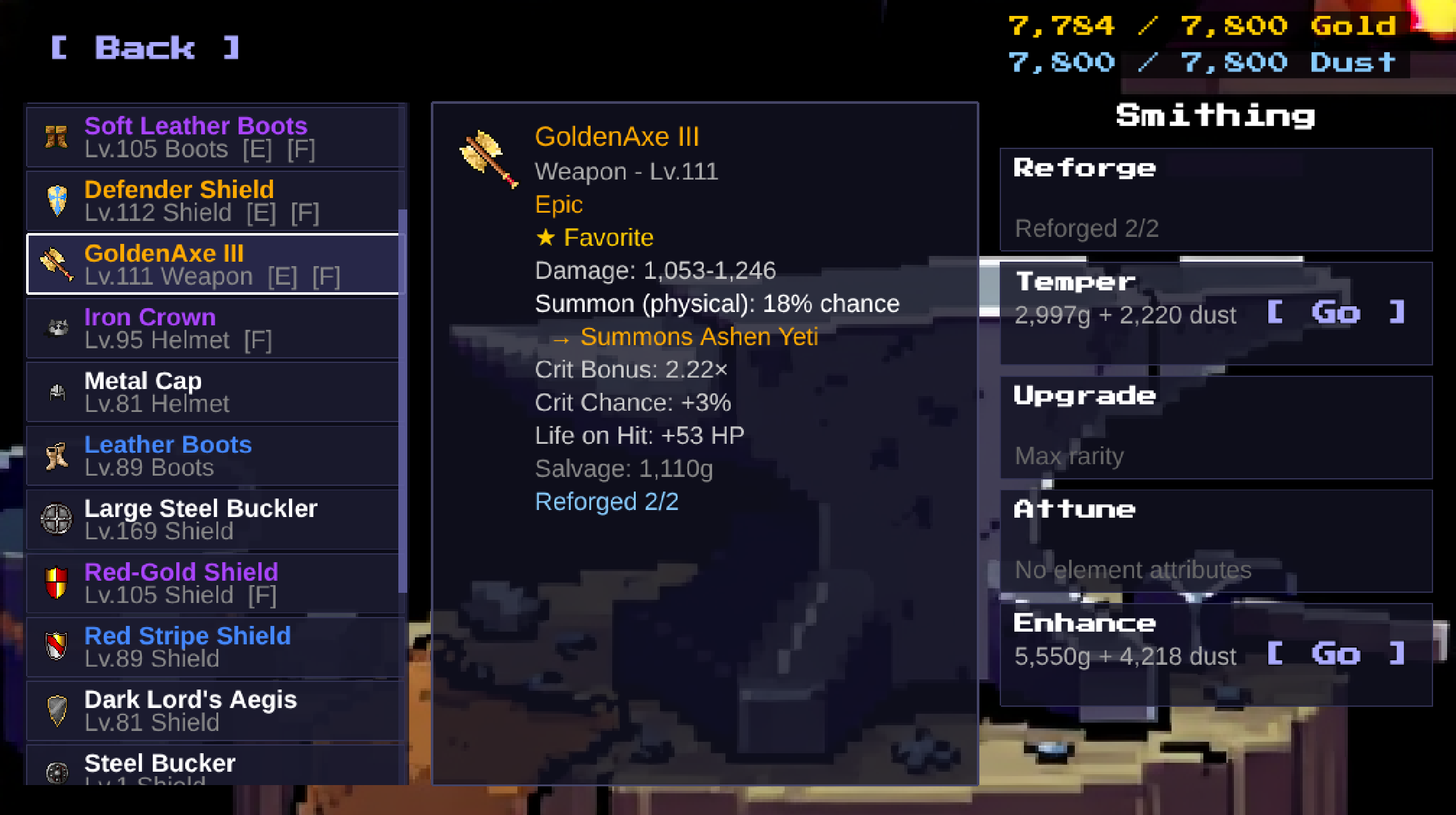Toggle the [F] favorite tag on Iron Crown

(259, 340)
